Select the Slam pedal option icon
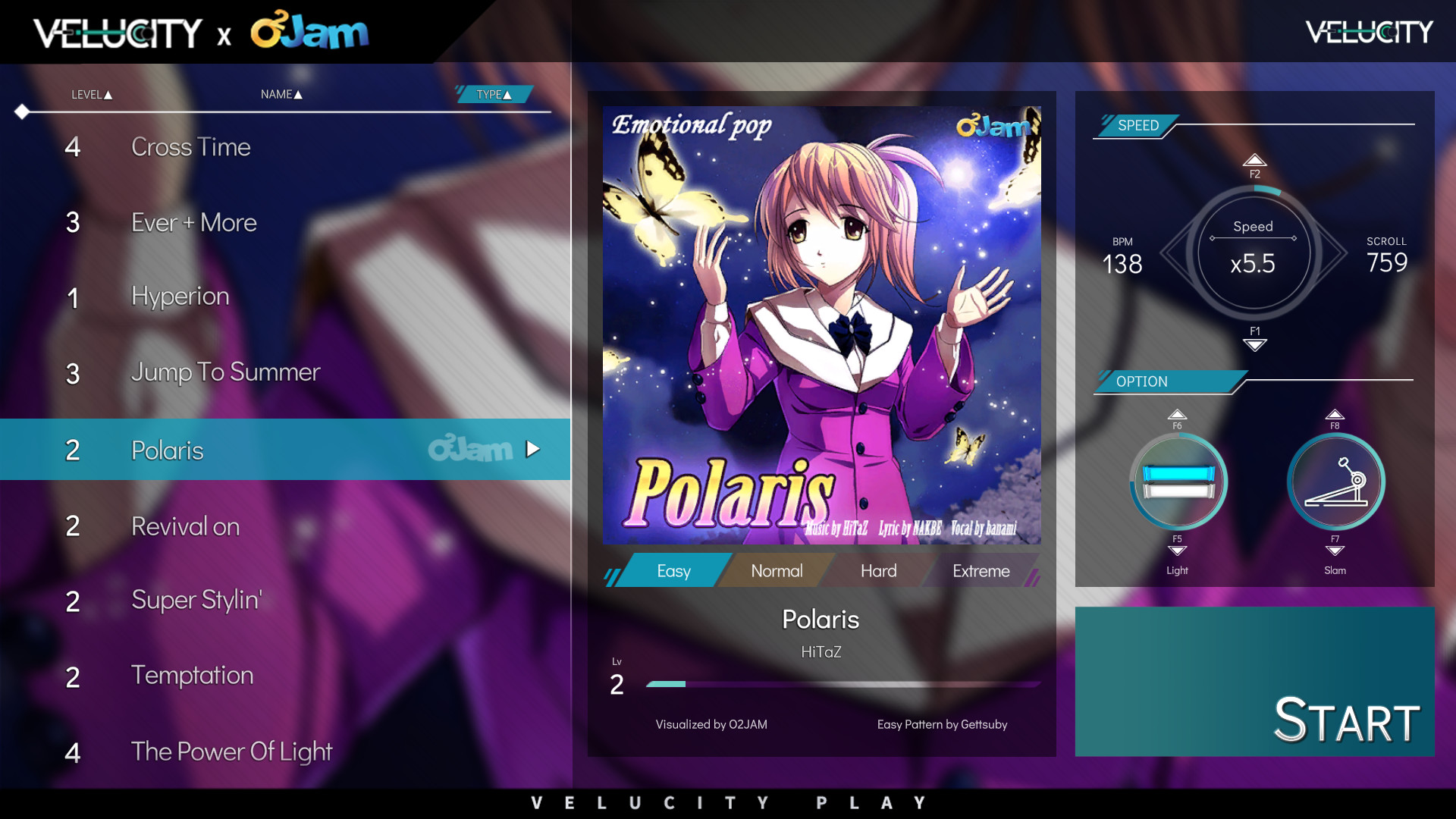The width and height of the screenshot is (1456, 819). point(1335,482)
